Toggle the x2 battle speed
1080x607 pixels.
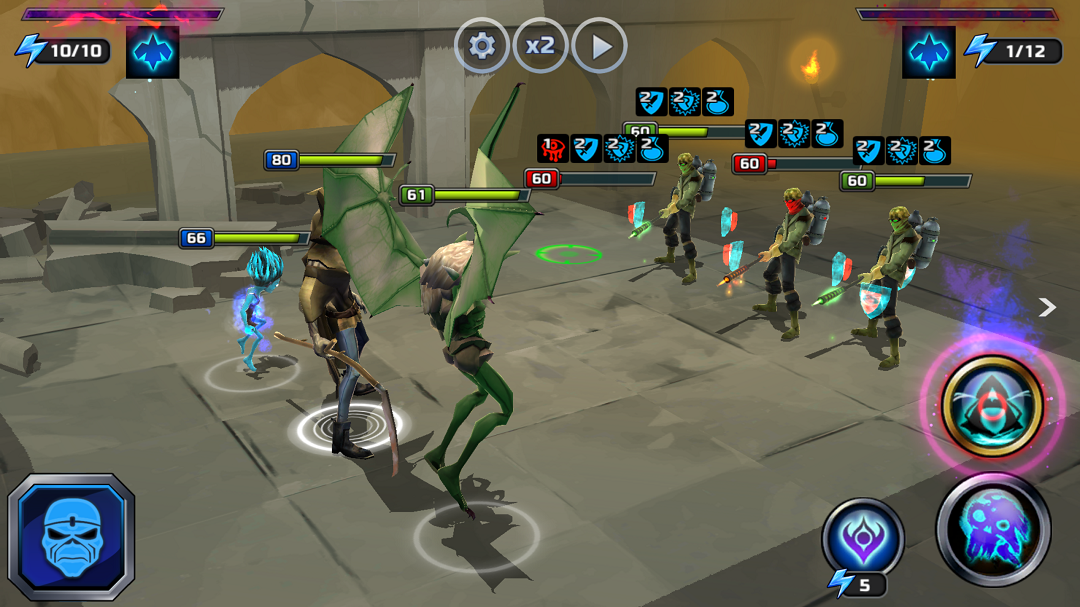point(541,46)
